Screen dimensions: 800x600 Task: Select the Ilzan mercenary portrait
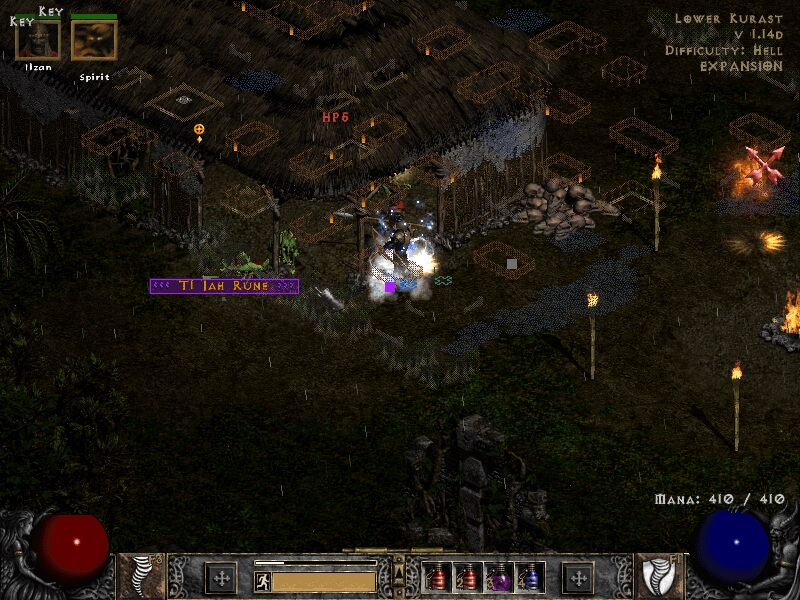pos(38,39)
